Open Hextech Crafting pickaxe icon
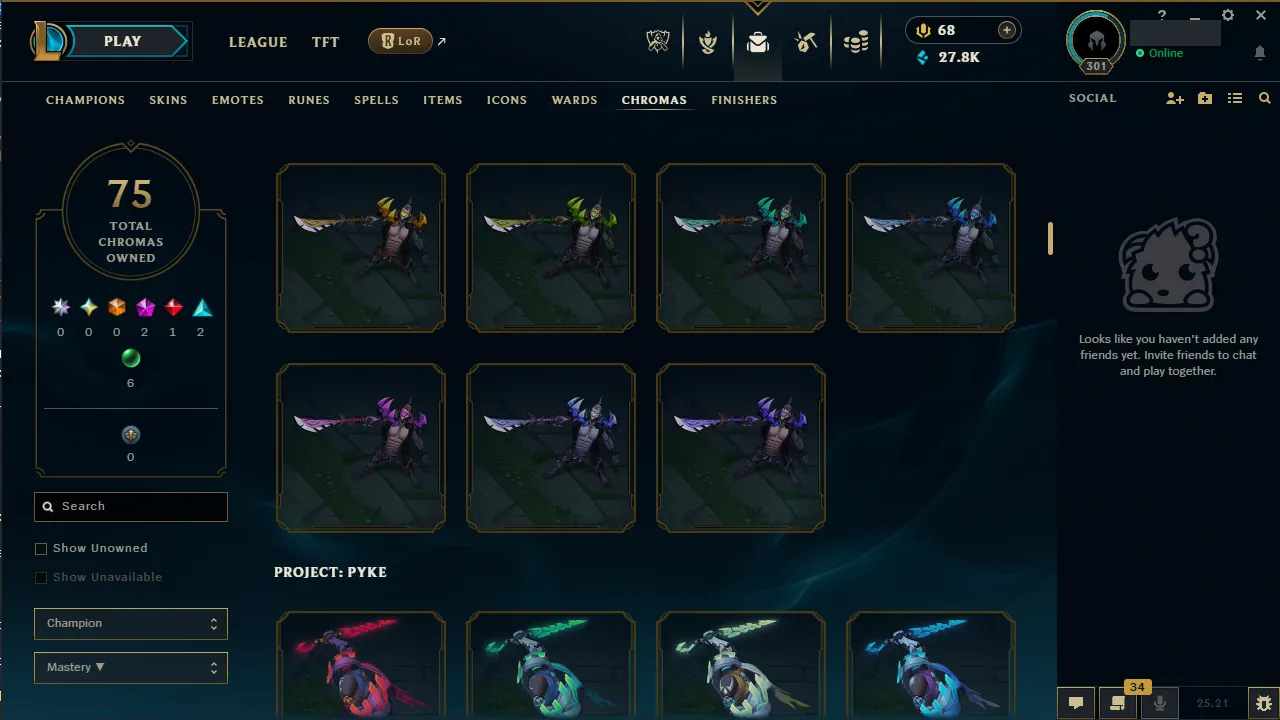 coord(806,42)
